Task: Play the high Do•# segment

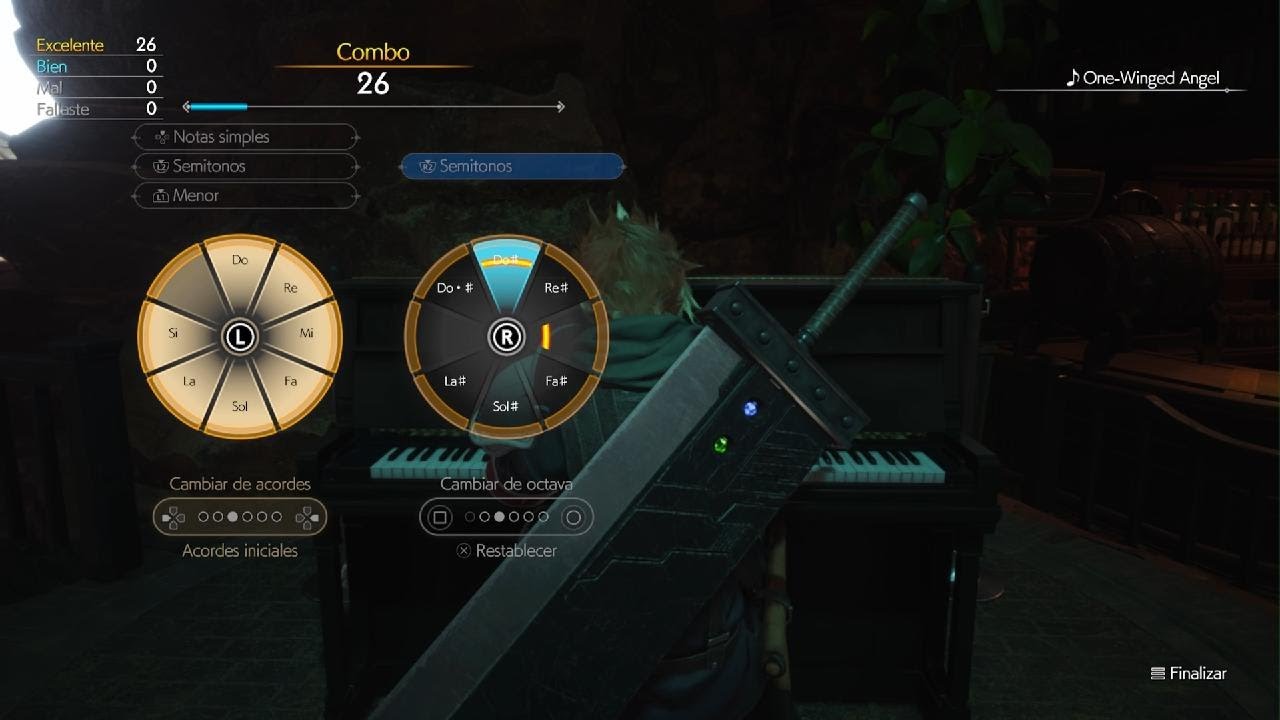Action: point(455,288)
